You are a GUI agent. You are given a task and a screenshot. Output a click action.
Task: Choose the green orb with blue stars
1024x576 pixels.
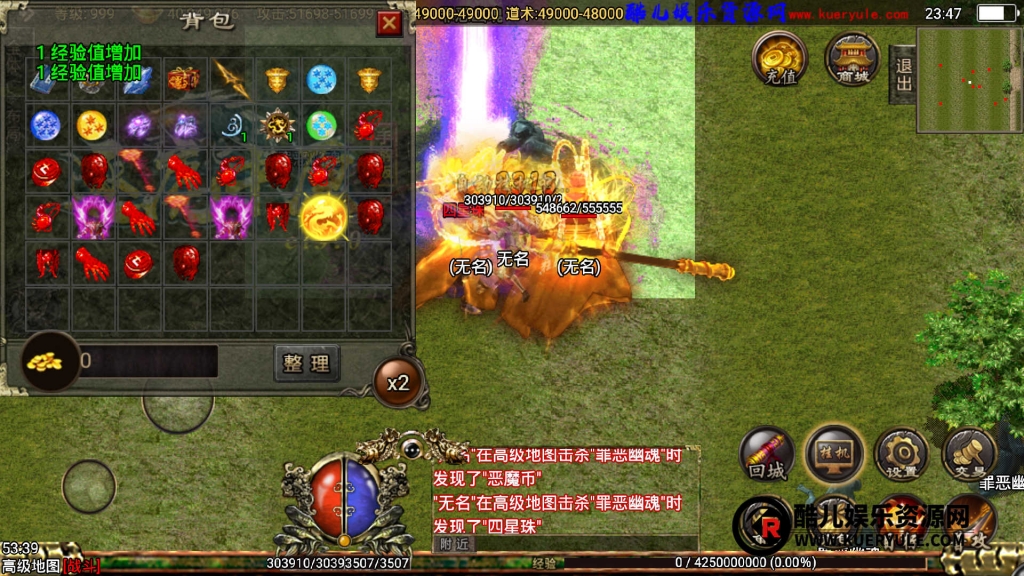click(x=322, y=125)
